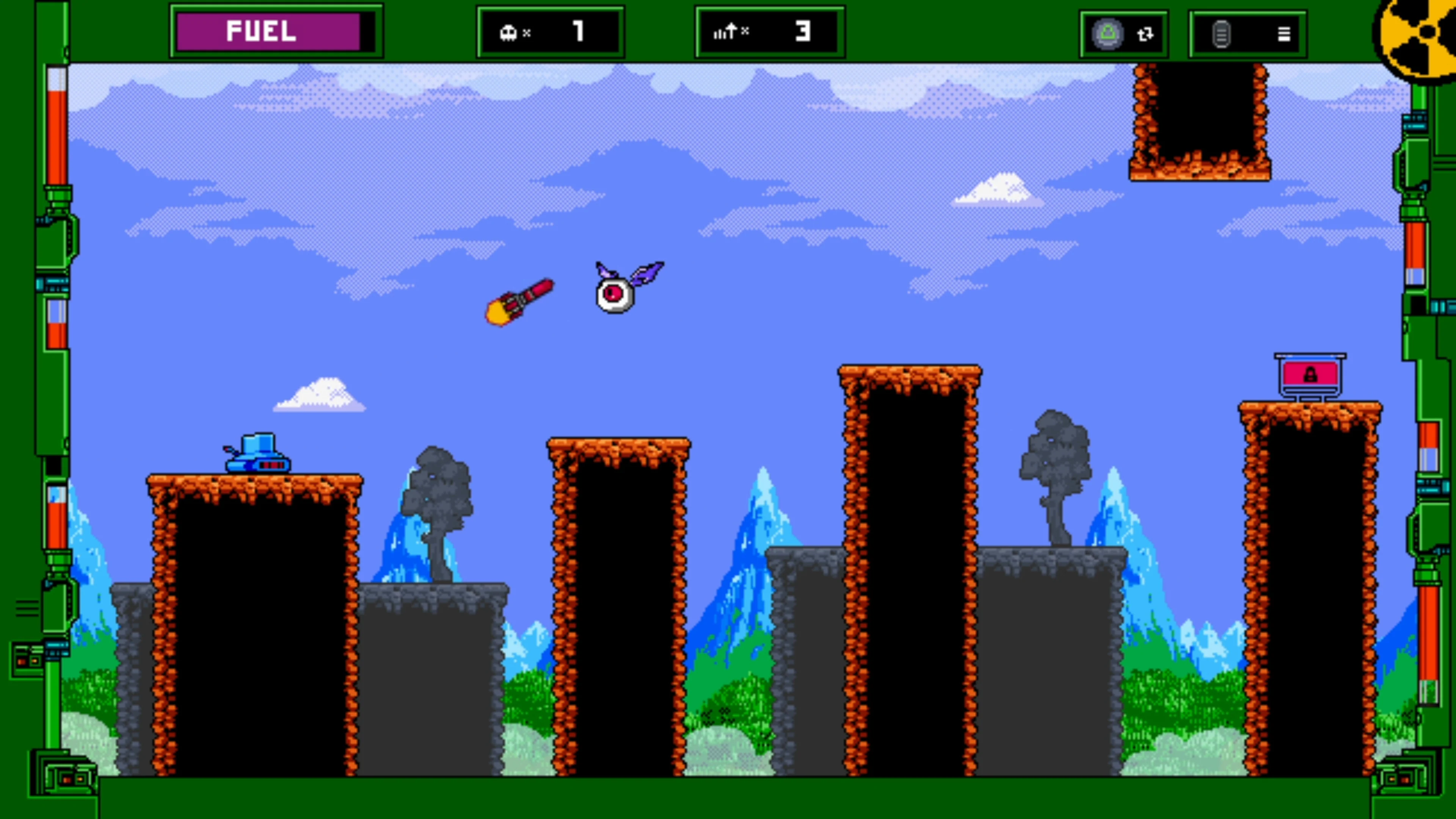Enable the capsule status indicator panel

[x=1123, y=34]
